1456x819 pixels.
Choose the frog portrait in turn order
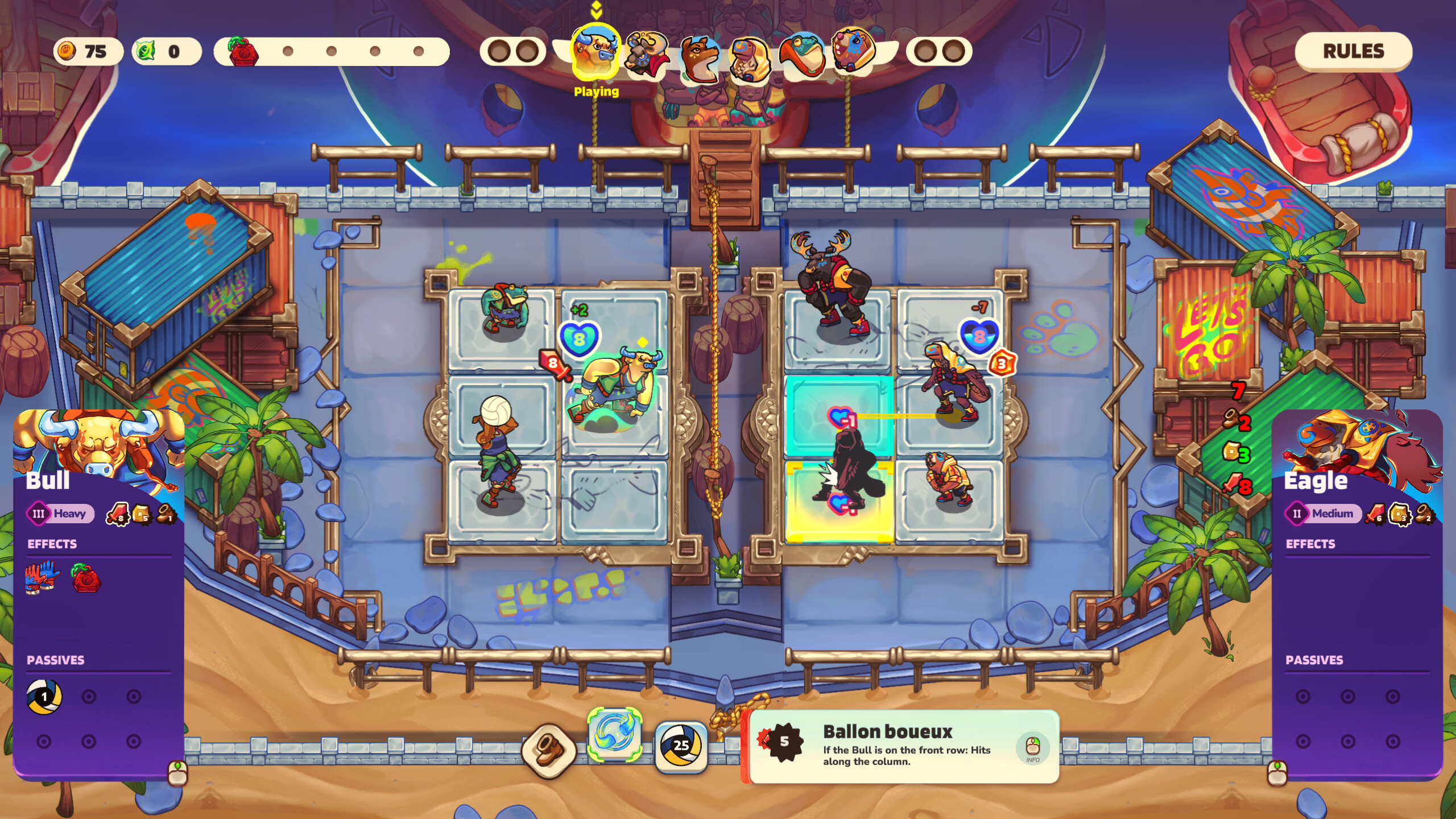click(x=802, y=55)
